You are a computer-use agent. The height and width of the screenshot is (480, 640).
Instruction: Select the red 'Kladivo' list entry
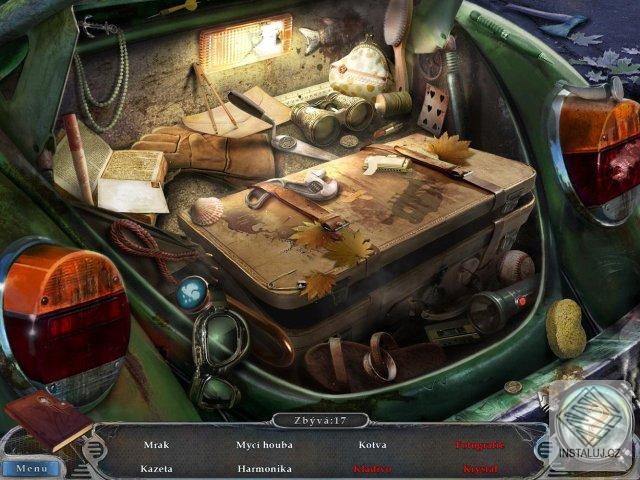372,467
